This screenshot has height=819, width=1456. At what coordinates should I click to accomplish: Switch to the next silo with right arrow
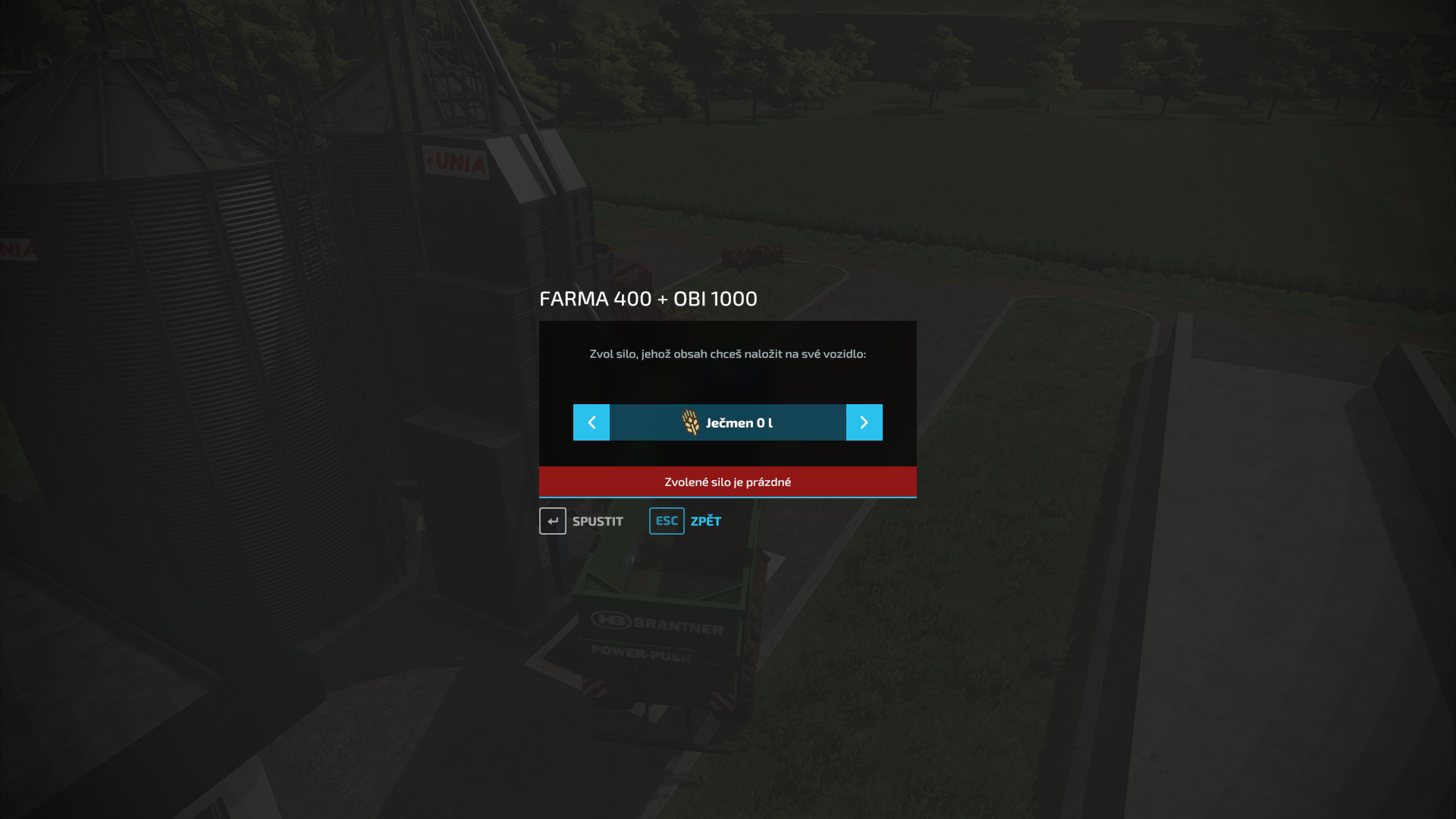tap(864, 422)
